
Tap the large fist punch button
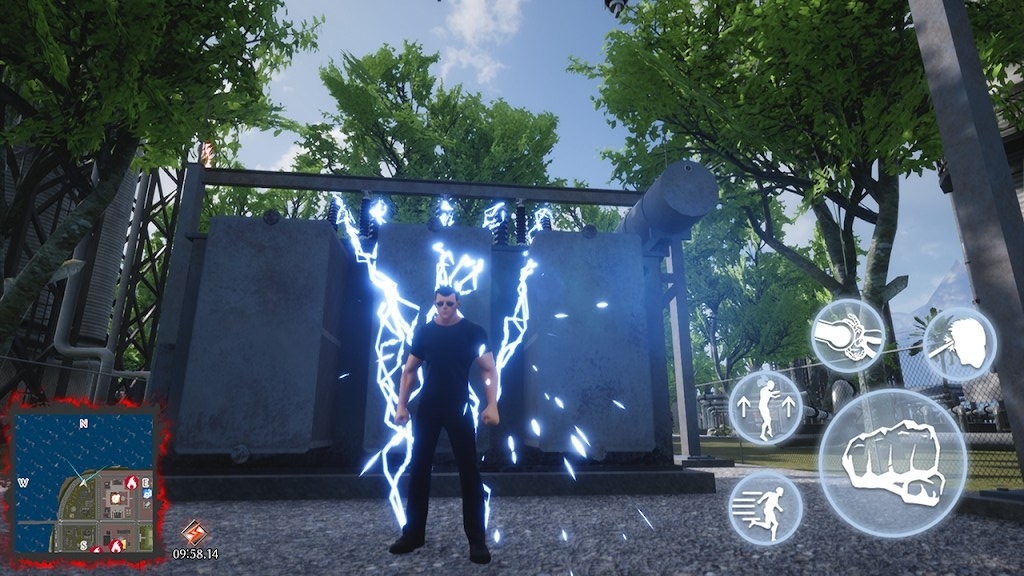click(x=893, y=462)
